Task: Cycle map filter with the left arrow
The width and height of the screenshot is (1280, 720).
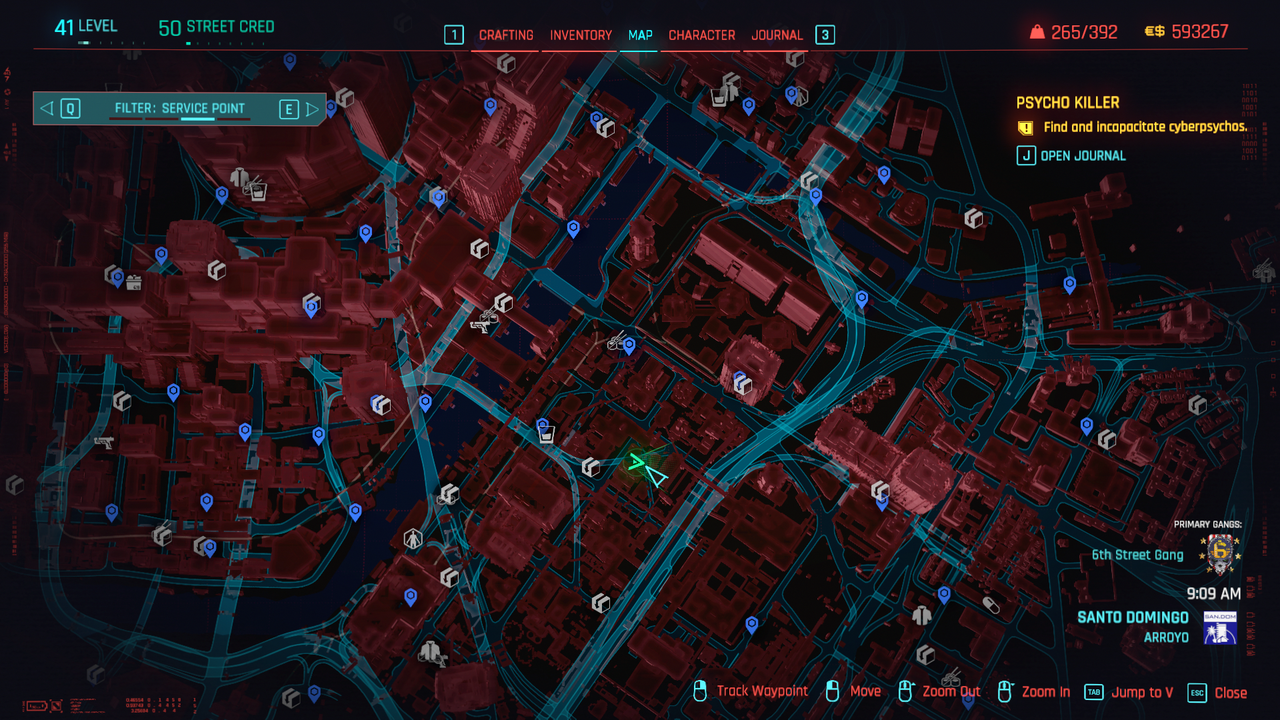Action: 48,109
